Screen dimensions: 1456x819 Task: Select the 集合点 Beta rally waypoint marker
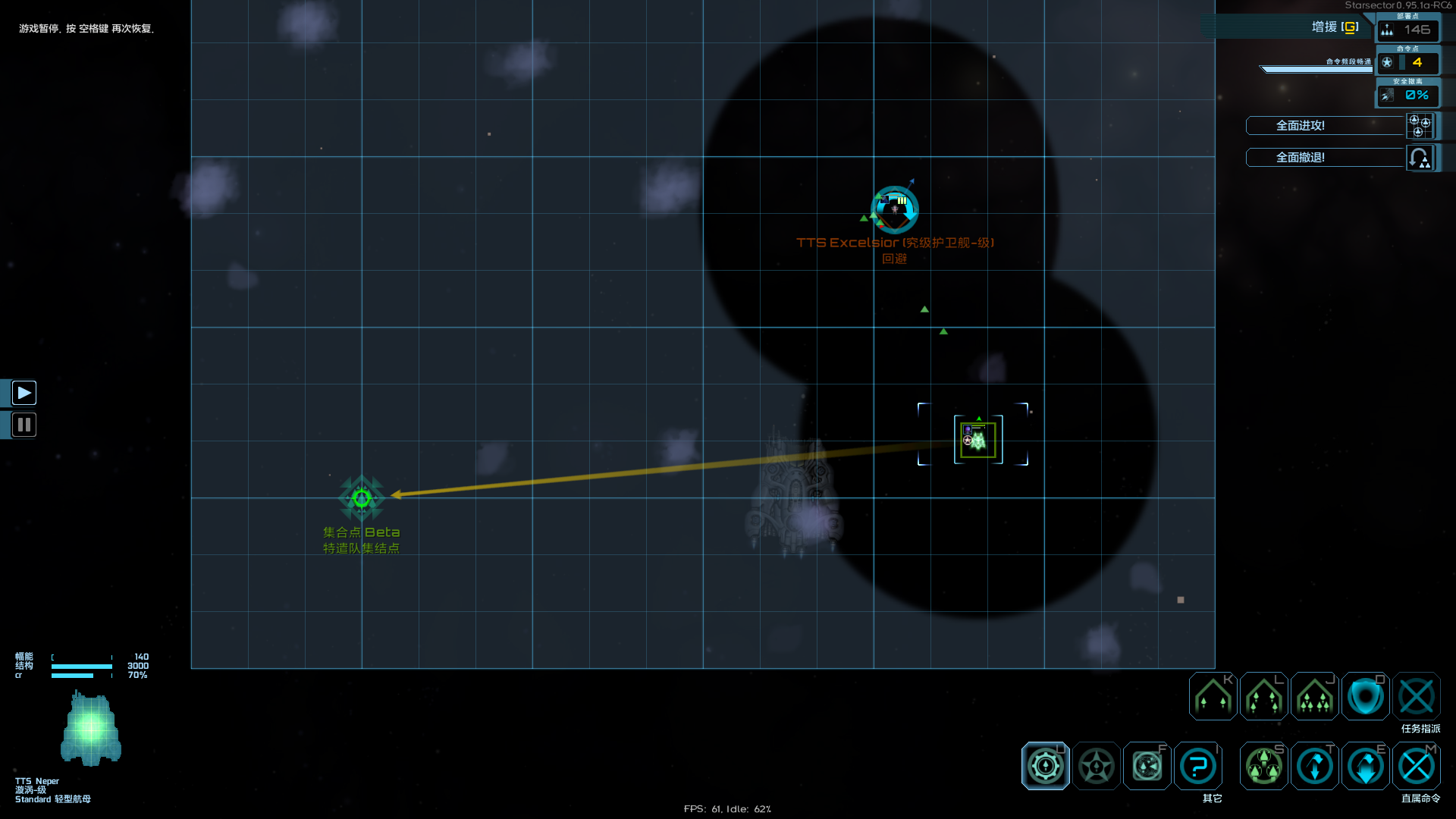click(x=362, y=497)
